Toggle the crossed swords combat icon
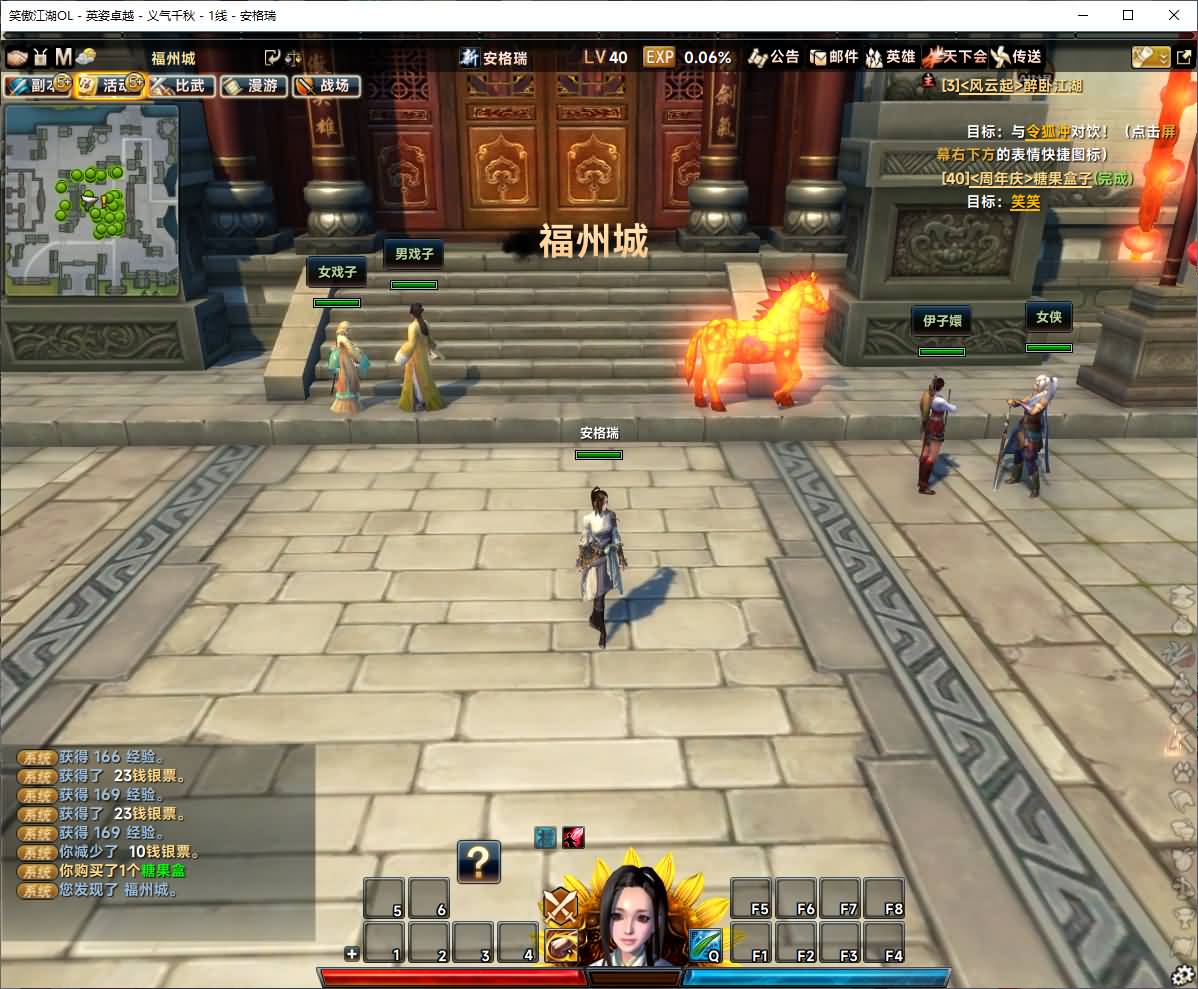 [x=560, y=907]
